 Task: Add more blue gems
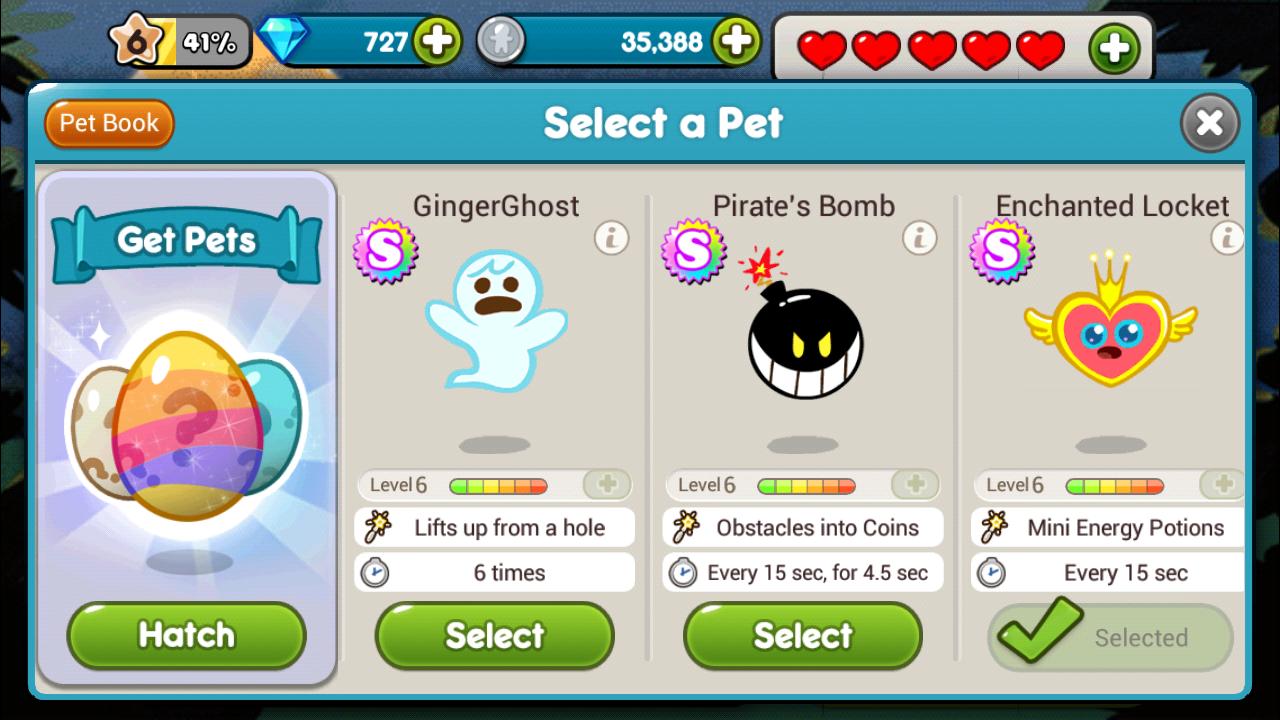point(437,41)
